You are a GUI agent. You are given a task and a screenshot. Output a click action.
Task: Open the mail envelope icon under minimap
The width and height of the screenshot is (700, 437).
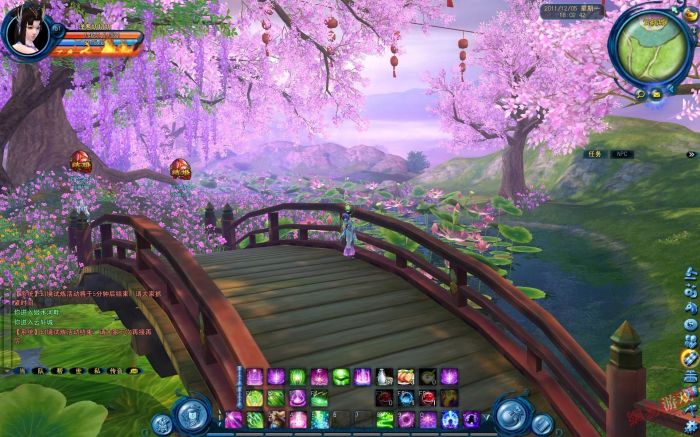(656, 94)
